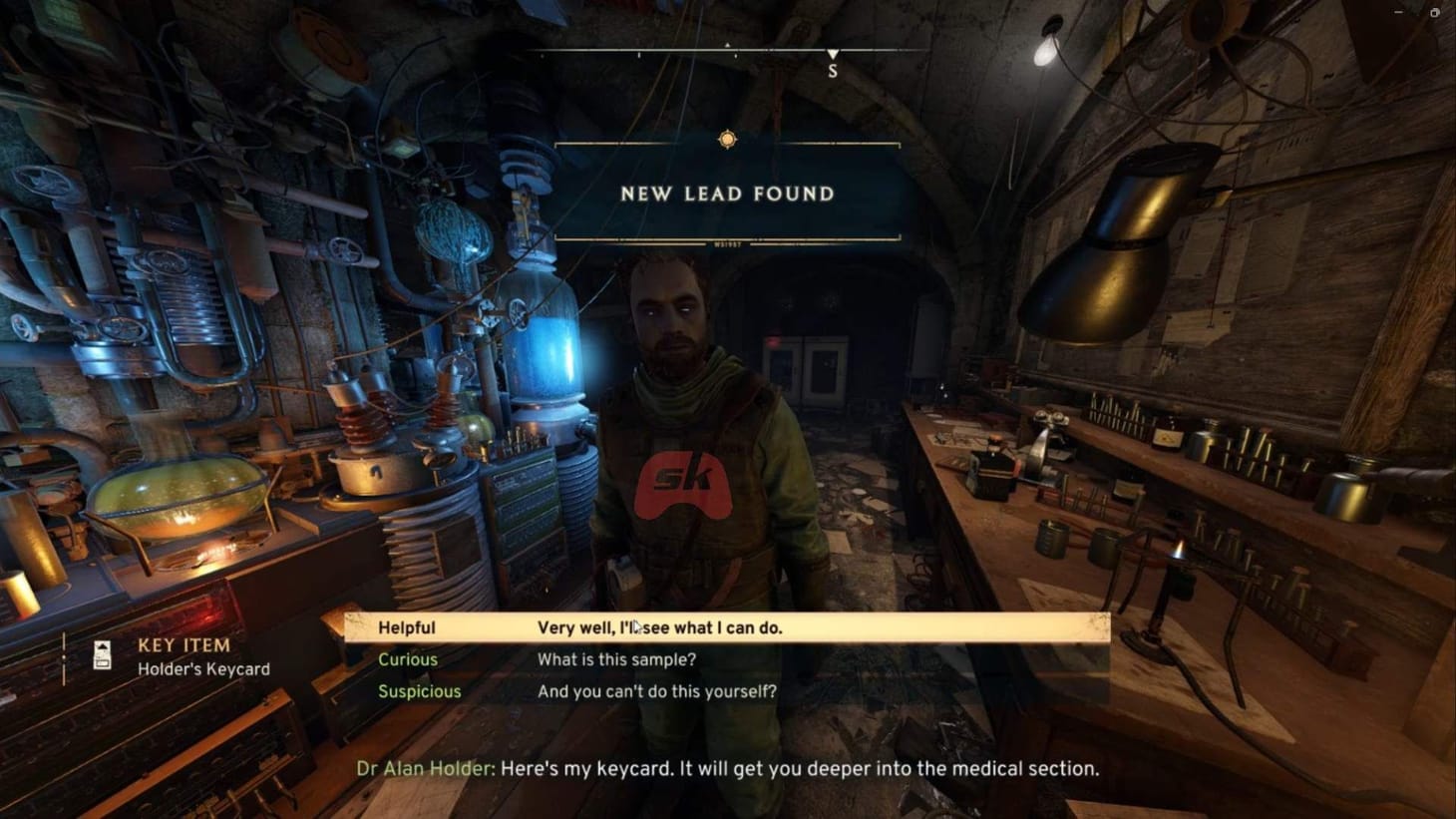Click "Very well, I'll see what I can do"
Viewport: 1456px width, 819px height.
click(660, 627)
